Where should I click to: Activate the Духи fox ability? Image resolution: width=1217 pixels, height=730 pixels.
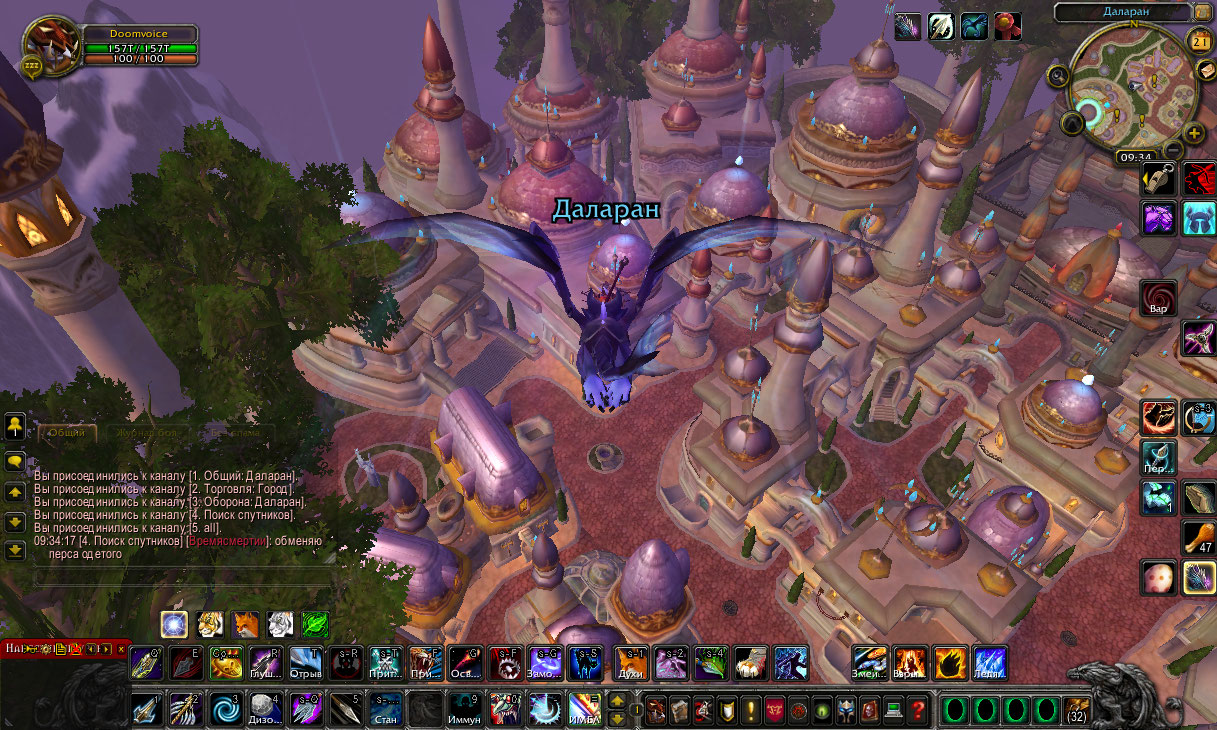click(632, 663)
